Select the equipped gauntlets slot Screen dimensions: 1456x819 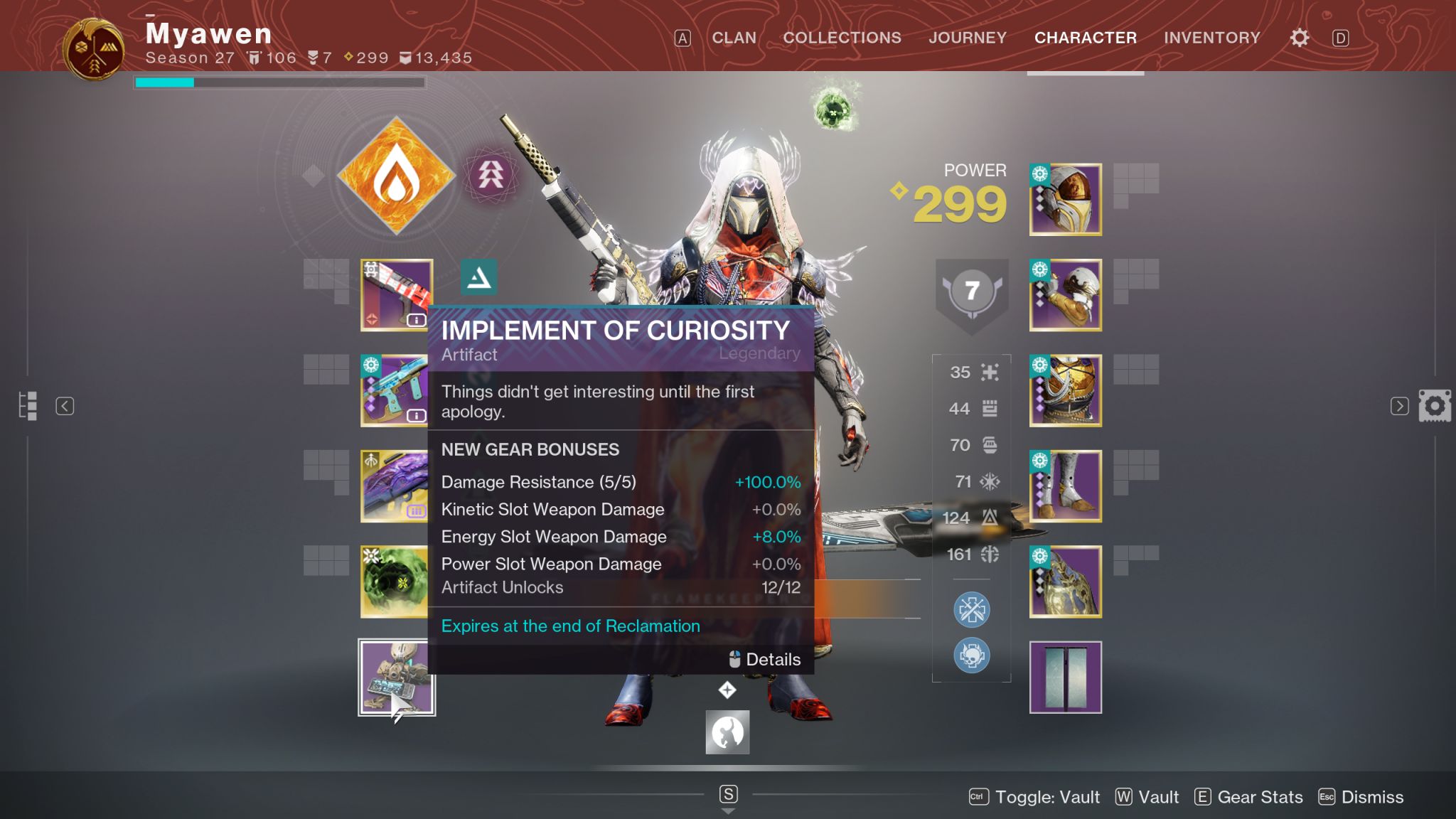tap(1065, 295)
